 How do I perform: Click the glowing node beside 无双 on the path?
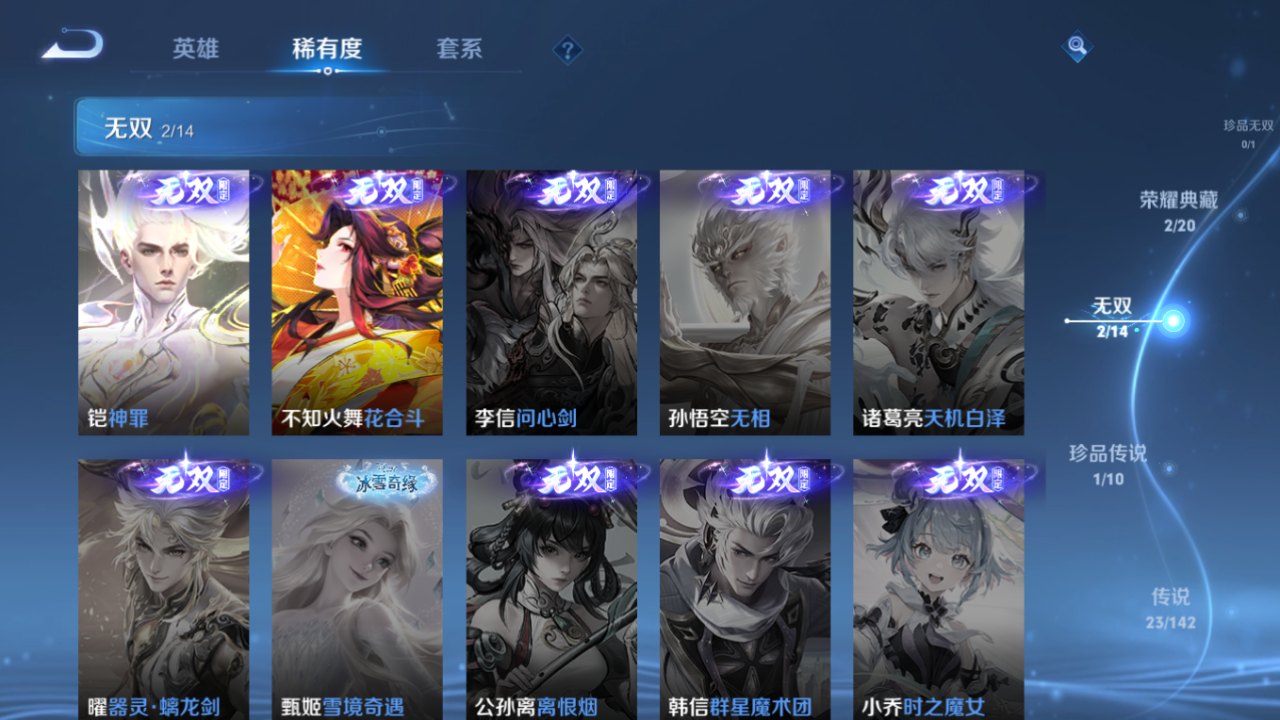(x=1172, y=318)
